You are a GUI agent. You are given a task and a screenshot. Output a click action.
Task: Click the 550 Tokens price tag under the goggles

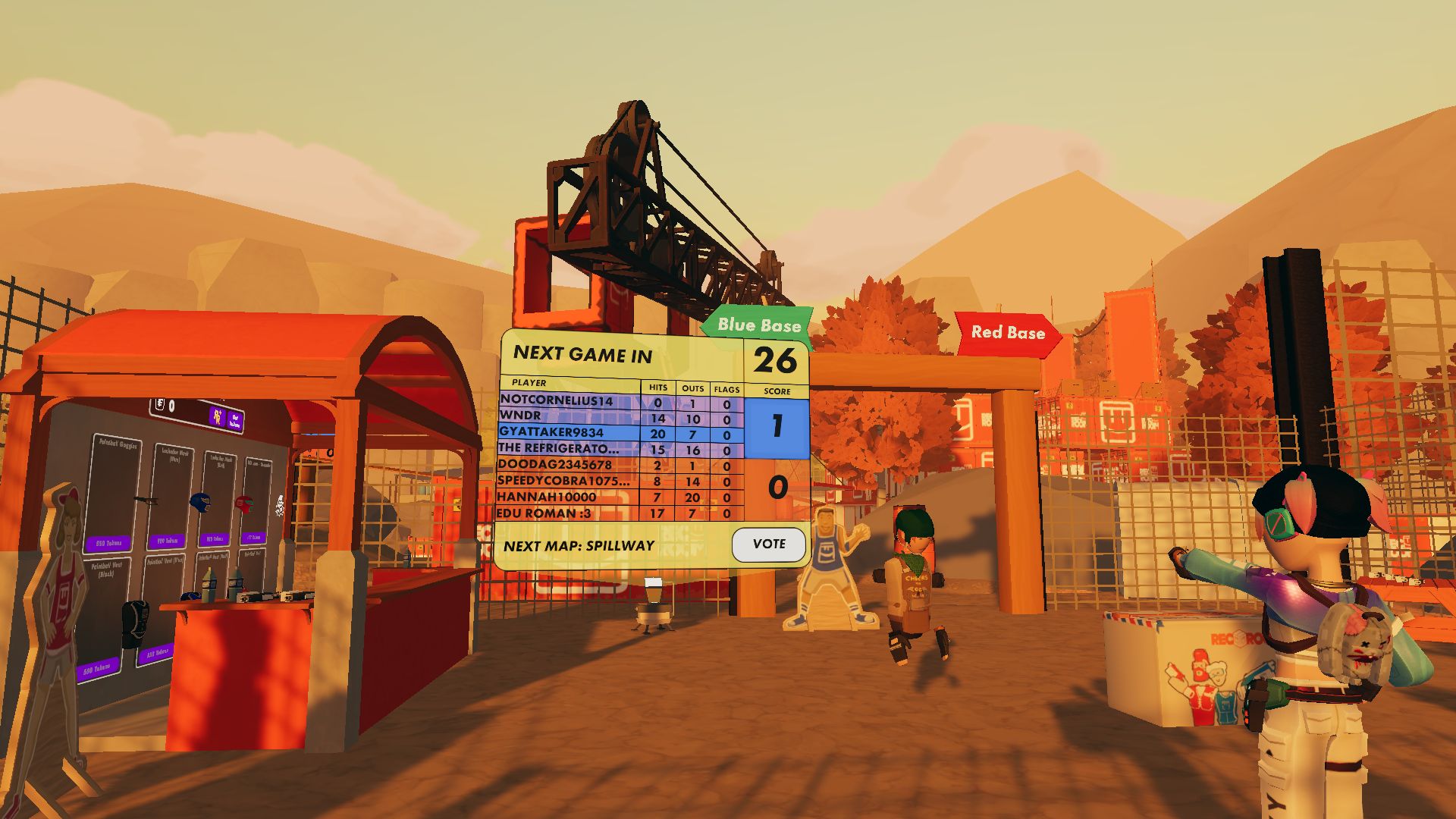coord(109,543)
